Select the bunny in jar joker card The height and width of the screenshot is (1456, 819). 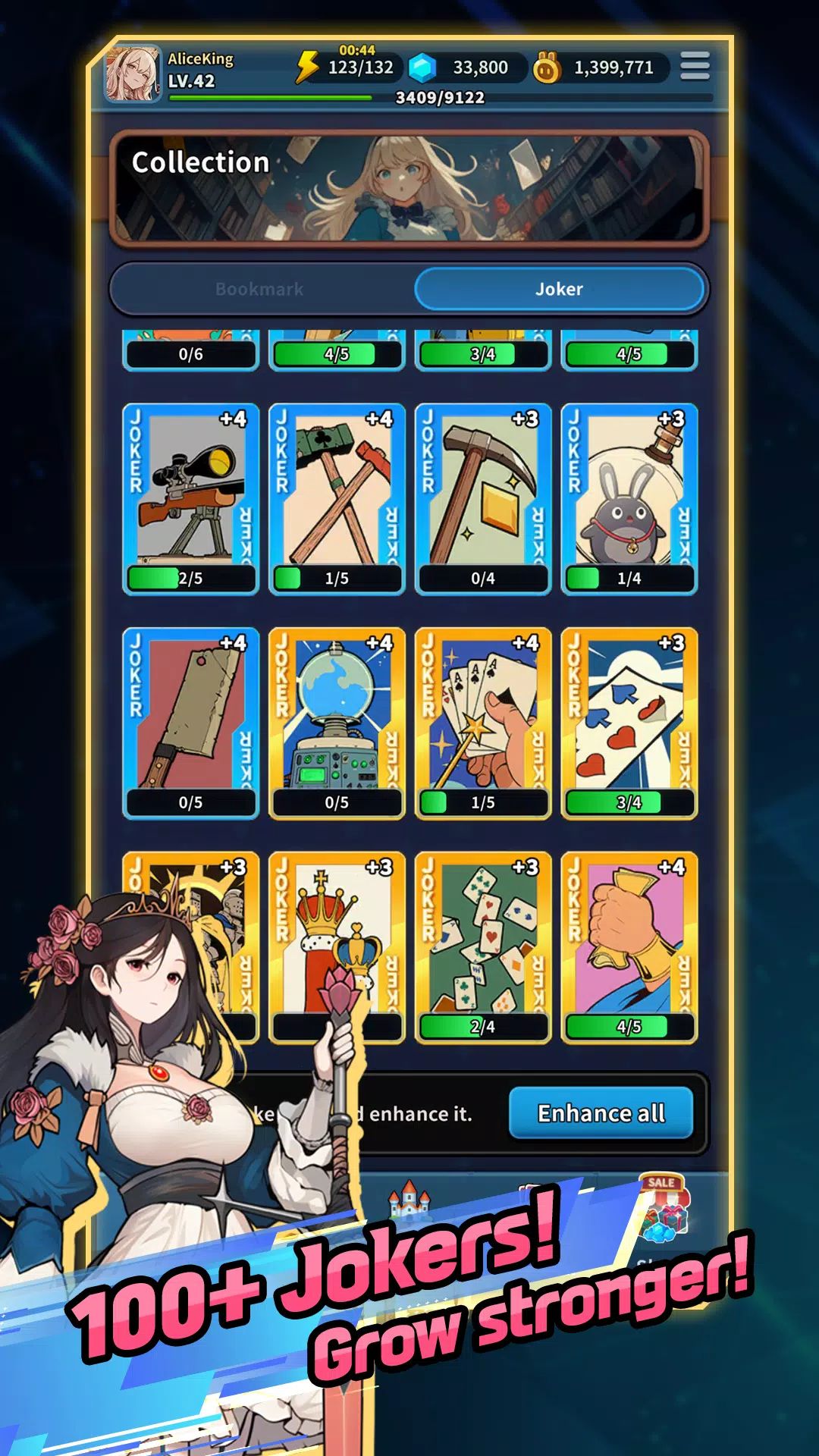pos(629,498)
